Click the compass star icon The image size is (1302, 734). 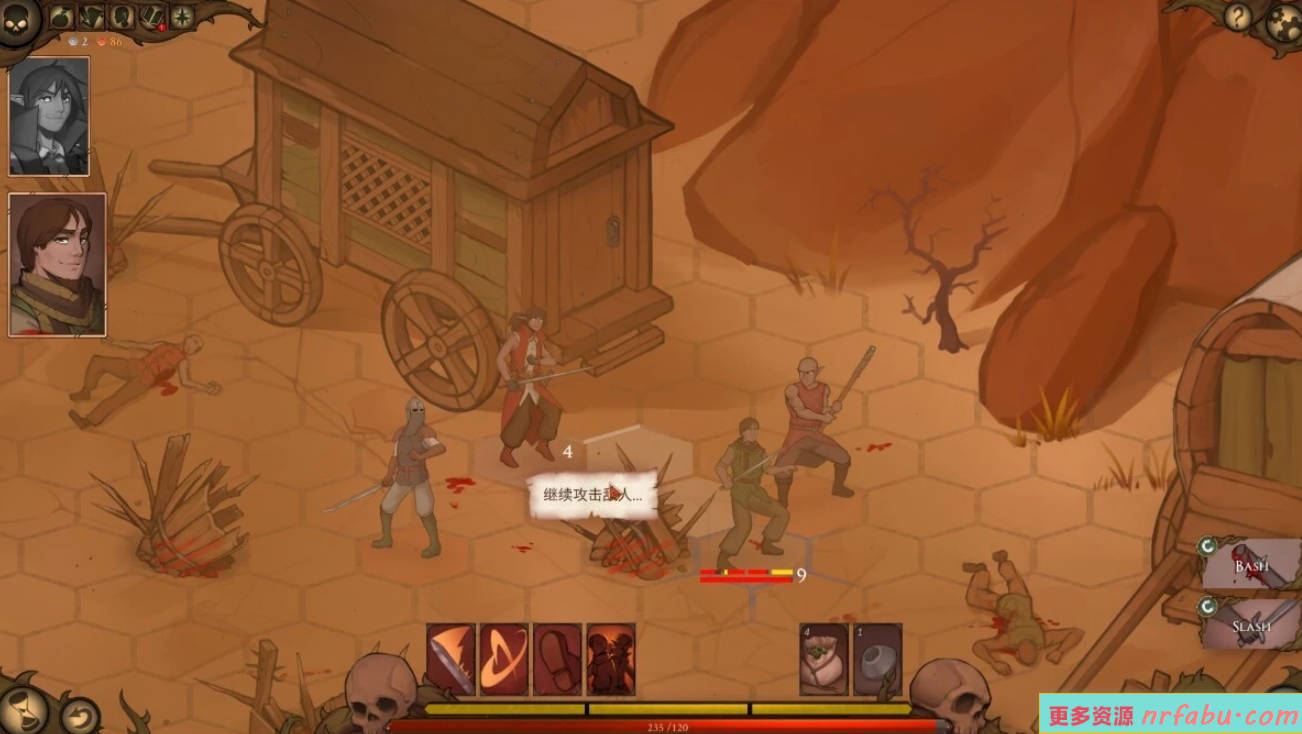(x=182, y=17)
